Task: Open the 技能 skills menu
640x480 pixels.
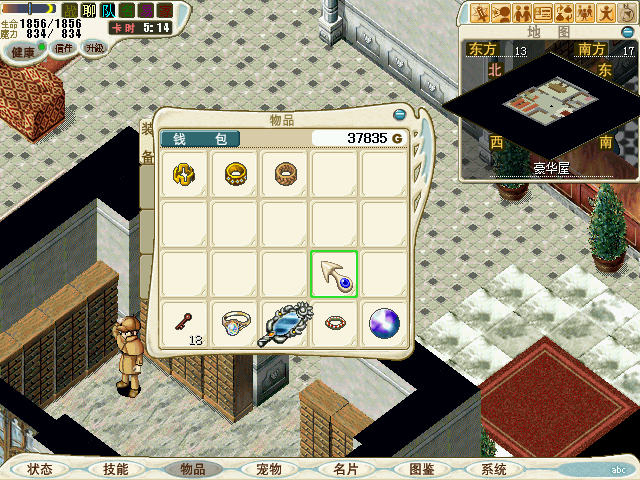Action: pyautogui.click(x=116, y=468)
